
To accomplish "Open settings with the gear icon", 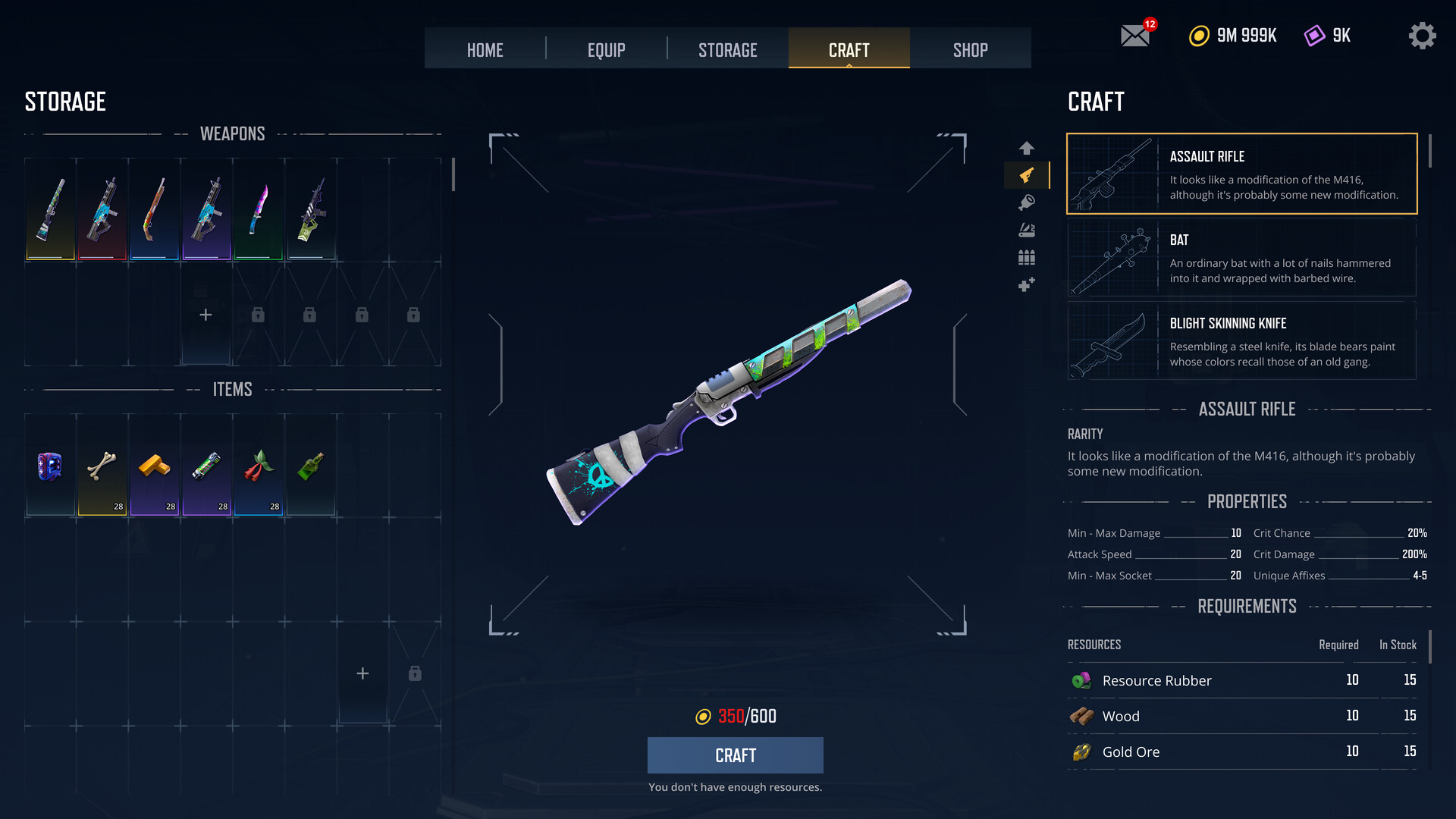I will point(1422,36).
